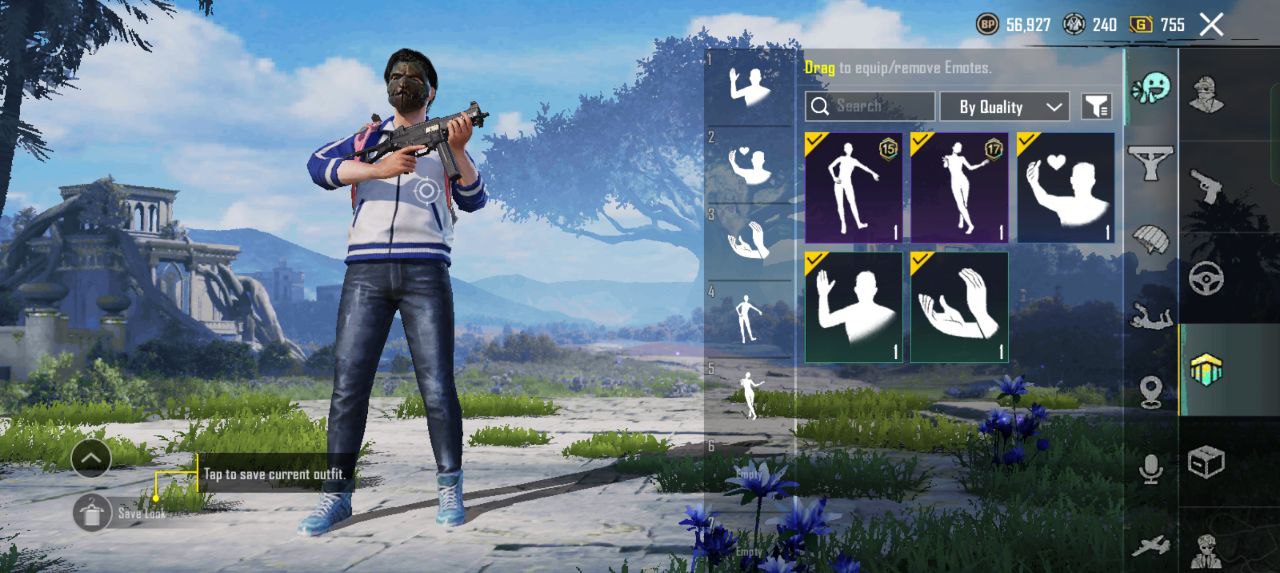Open the steering wheel vehicles tab
Image resolution: width=1280 pixels, height=573 pixels.
[x=1206, y=278]
